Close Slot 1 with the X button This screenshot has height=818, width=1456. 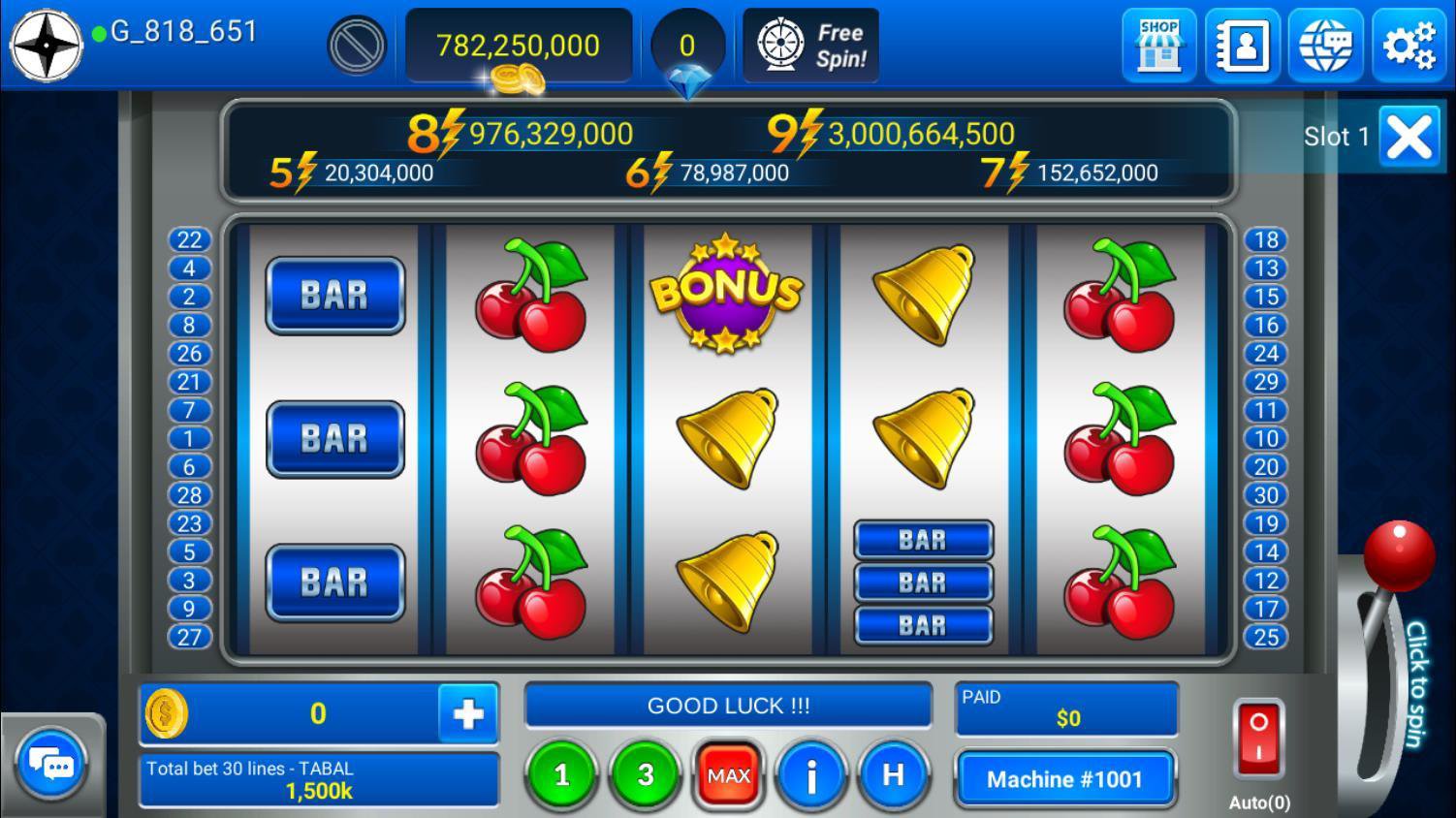pyautogui.click(x=1409, y=137)
